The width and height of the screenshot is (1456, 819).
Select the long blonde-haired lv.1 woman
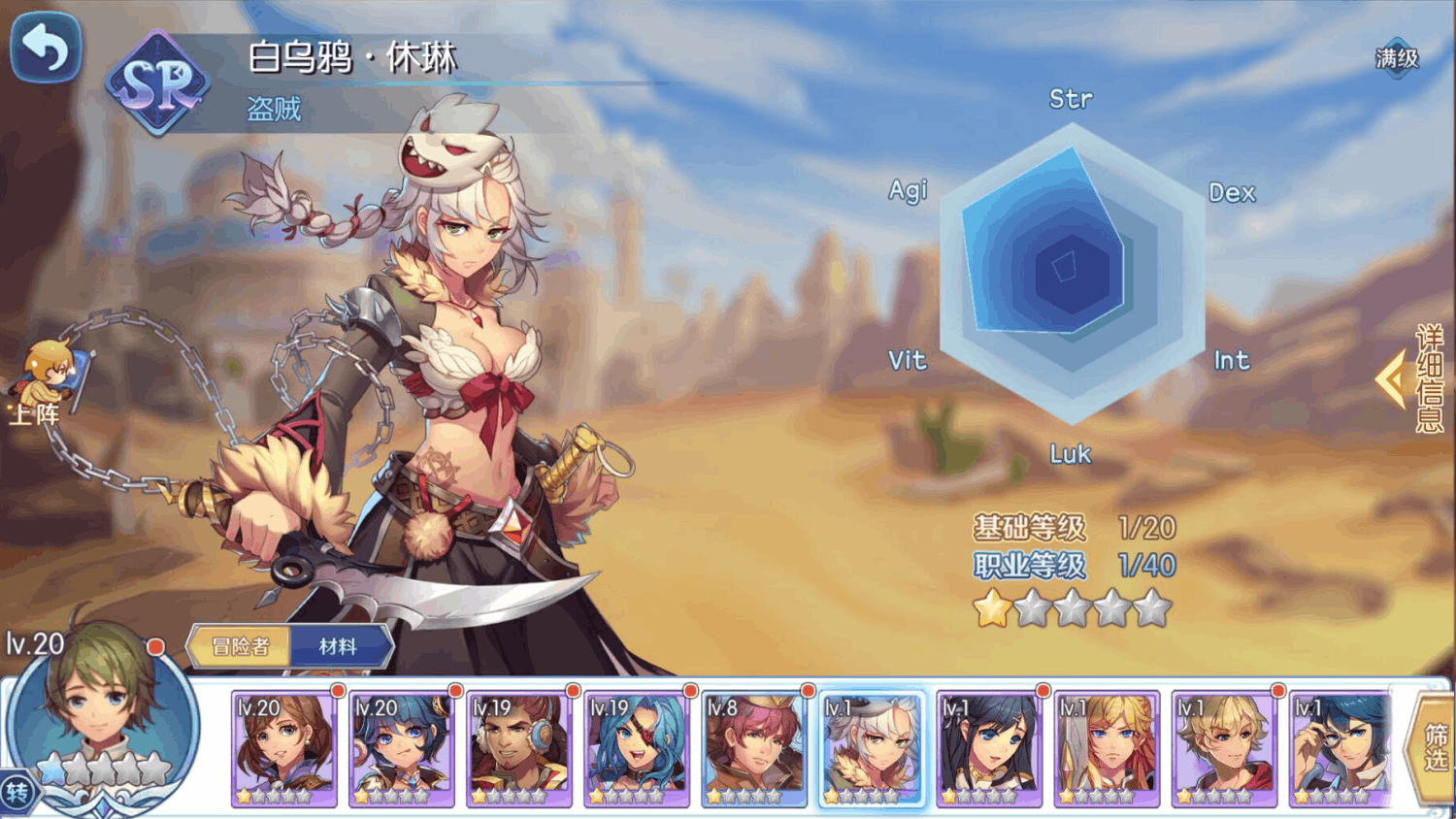[1107, 748]
